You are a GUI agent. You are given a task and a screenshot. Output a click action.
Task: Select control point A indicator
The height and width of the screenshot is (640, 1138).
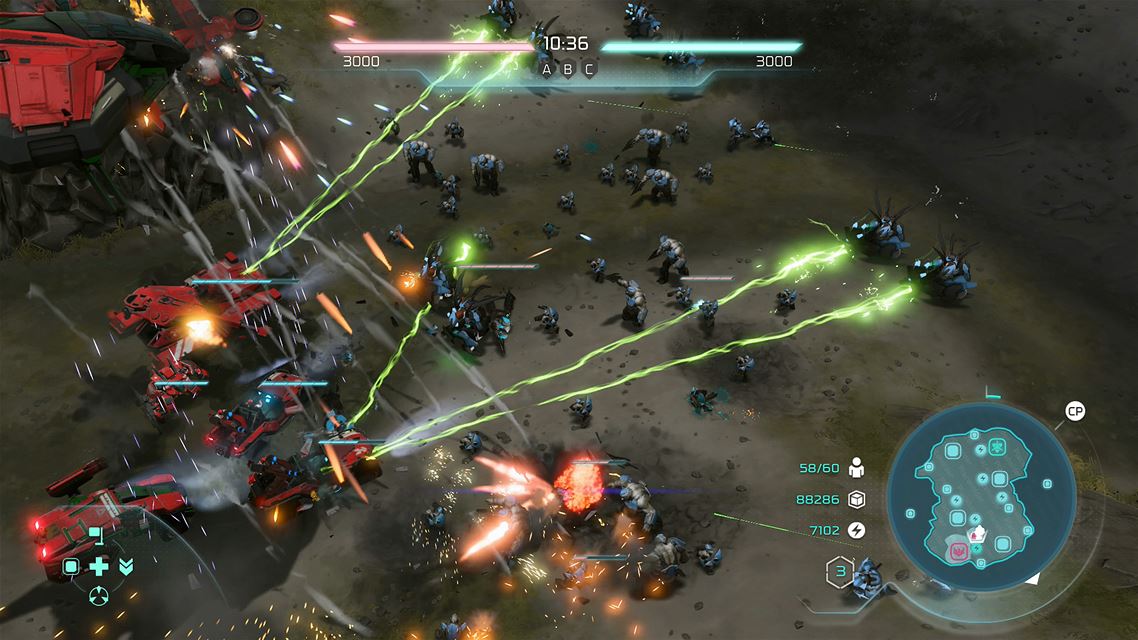point(547,69)
